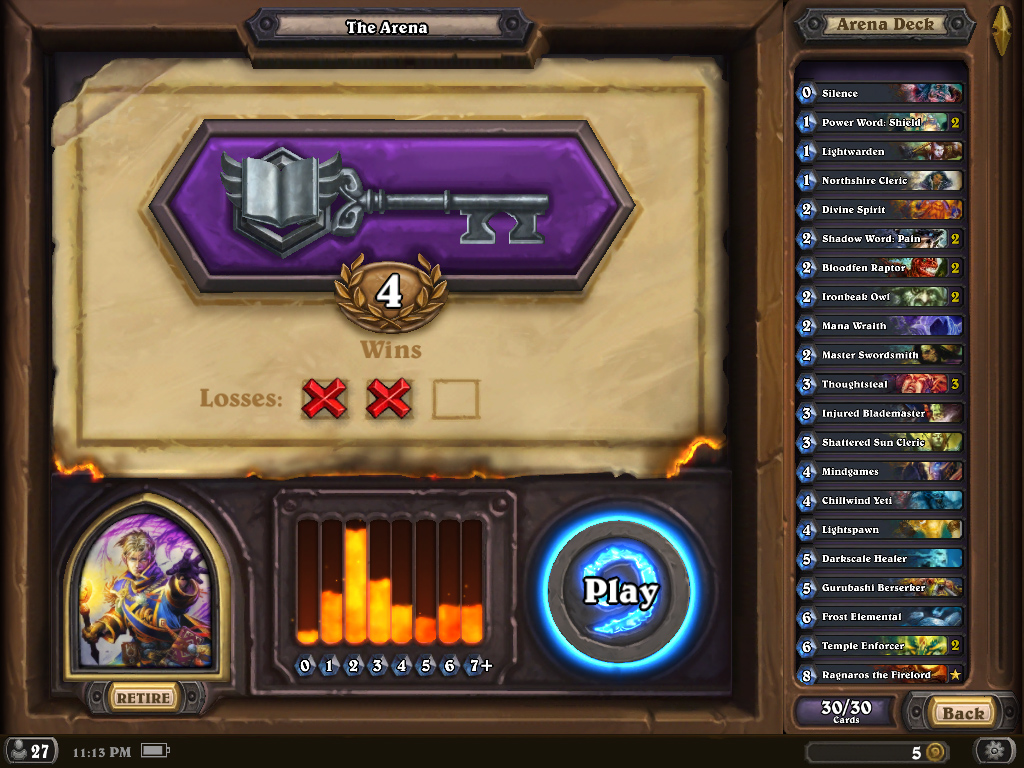Select Power Word: Shield in the deck
This screenshot has width=1024, height=768.
point(880,122)
